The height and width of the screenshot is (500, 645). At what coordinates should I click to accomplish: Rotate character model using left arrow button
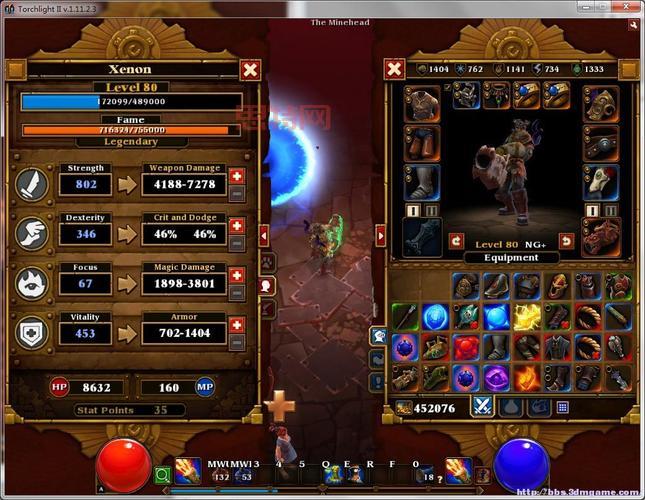456,241
